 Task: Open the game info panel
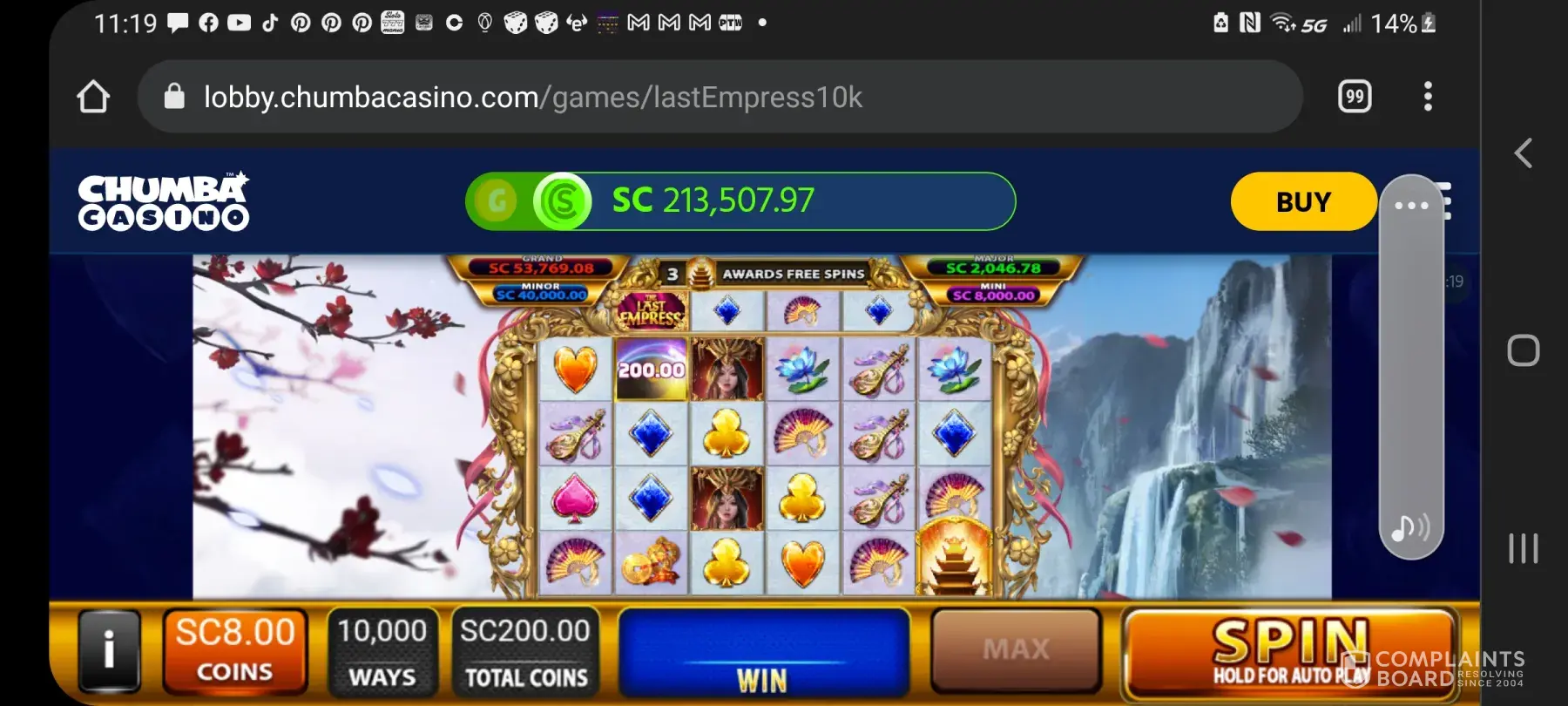click(109, 650)
